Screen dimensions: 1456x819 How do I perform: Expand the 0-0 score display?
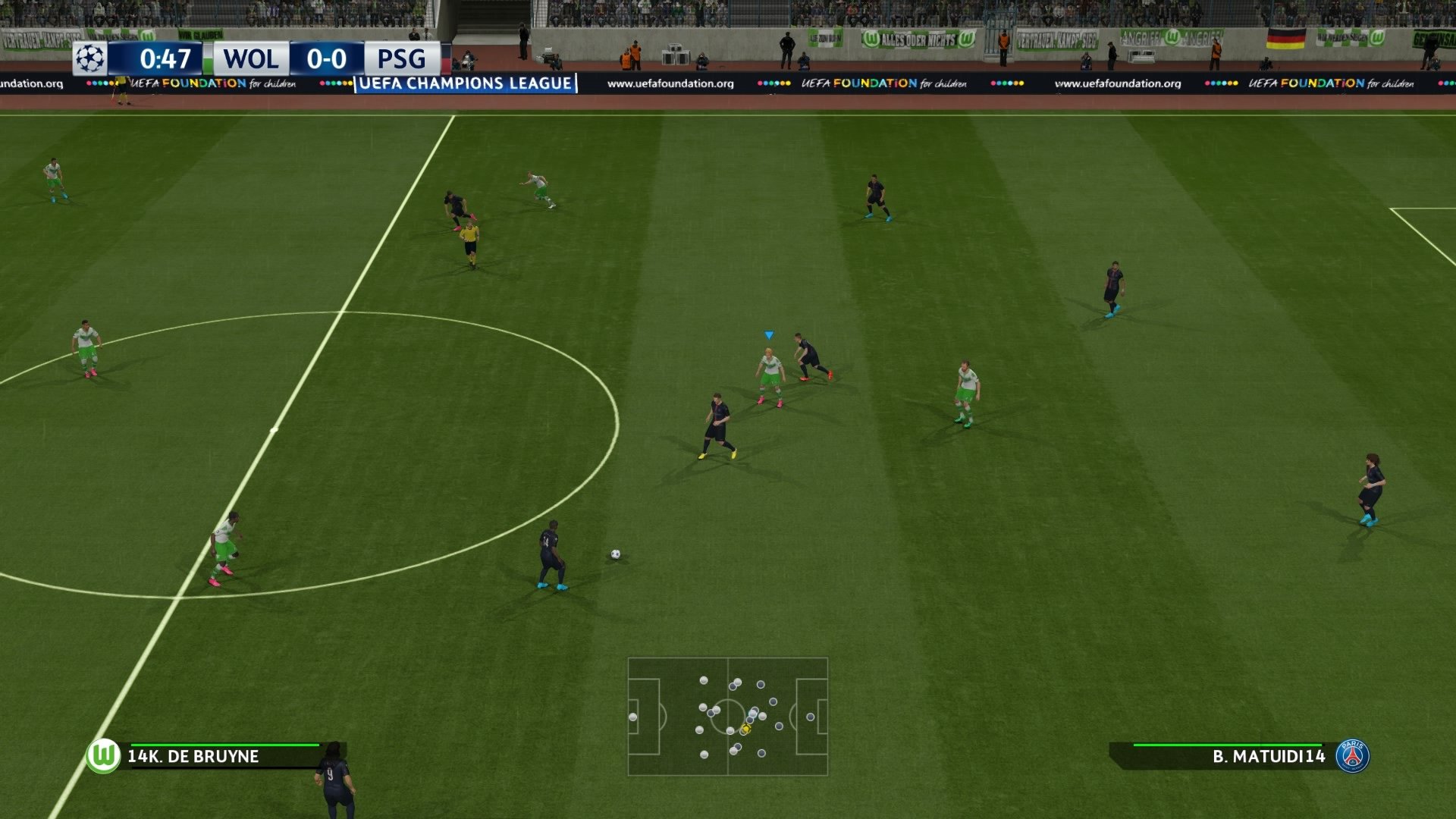tap(329, 59)
